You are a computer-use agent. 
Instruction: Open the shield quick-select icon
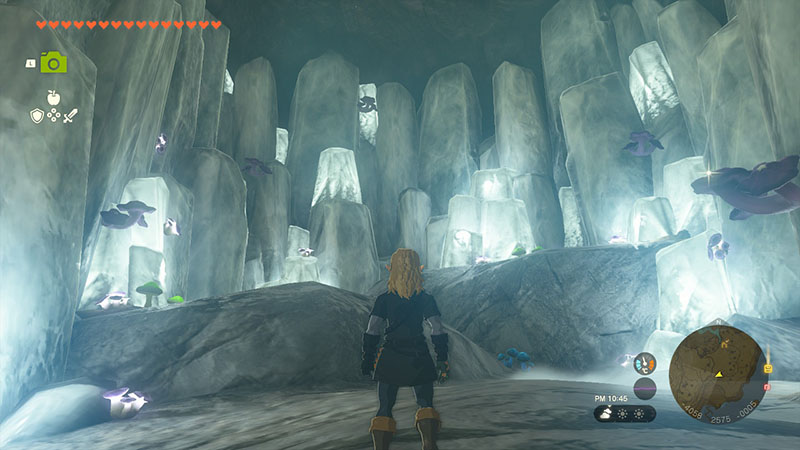(x=35, y=116)
